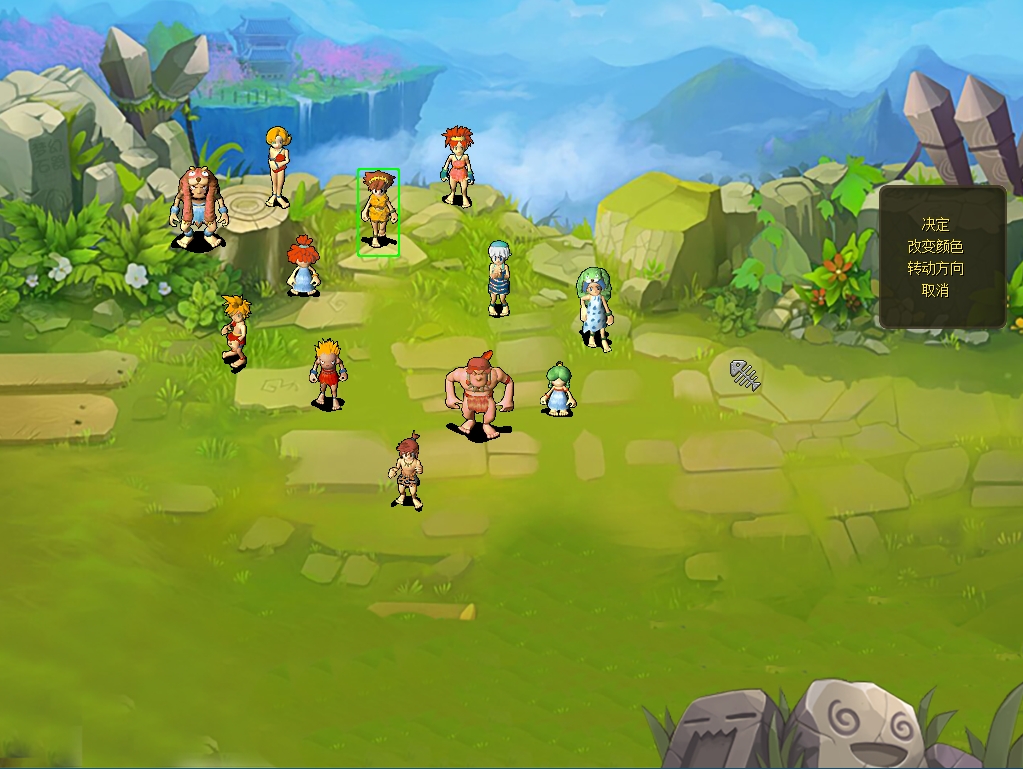The width and height of the screenshot is (1023, 769).
Task: Select the spiky red-haired woman in pink
Action: click(x=458, y=165)
